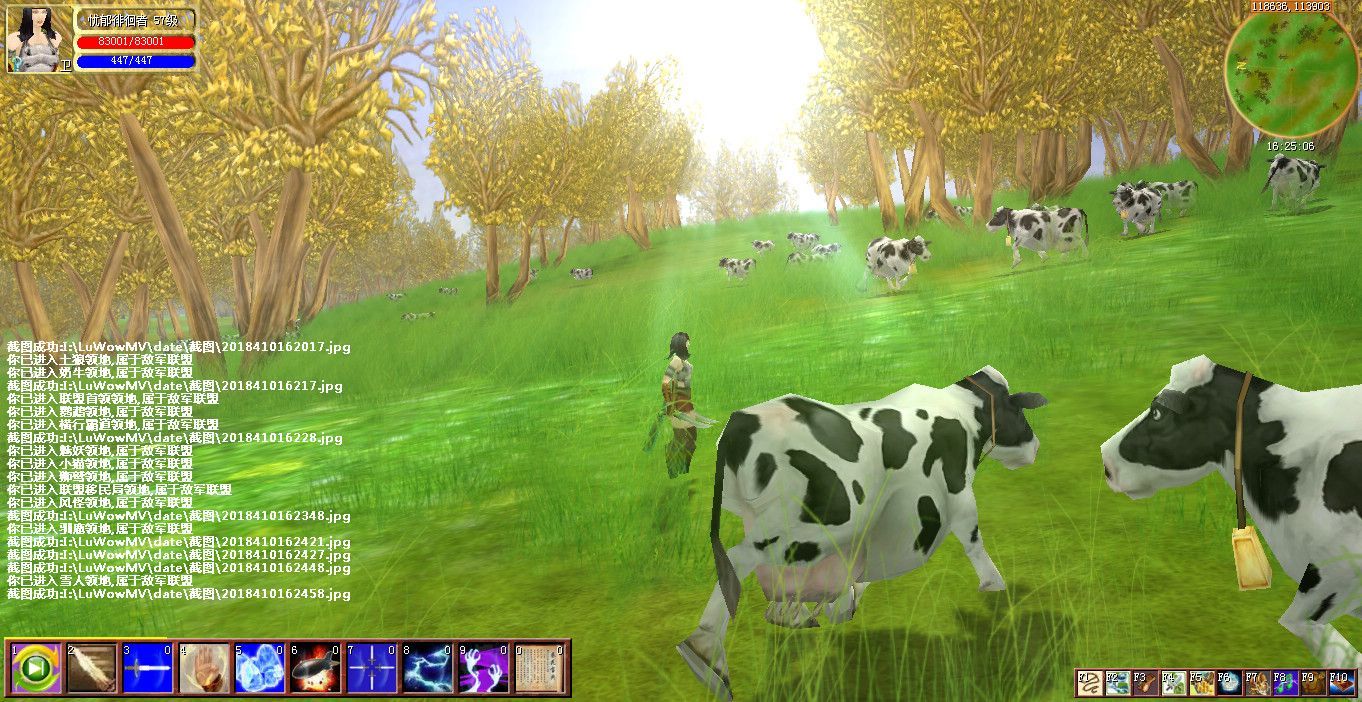Click the F6 glowing white orb icon
Image resolution: width=1362 pixels, height=702 pixels.
tap(1229, 683)
